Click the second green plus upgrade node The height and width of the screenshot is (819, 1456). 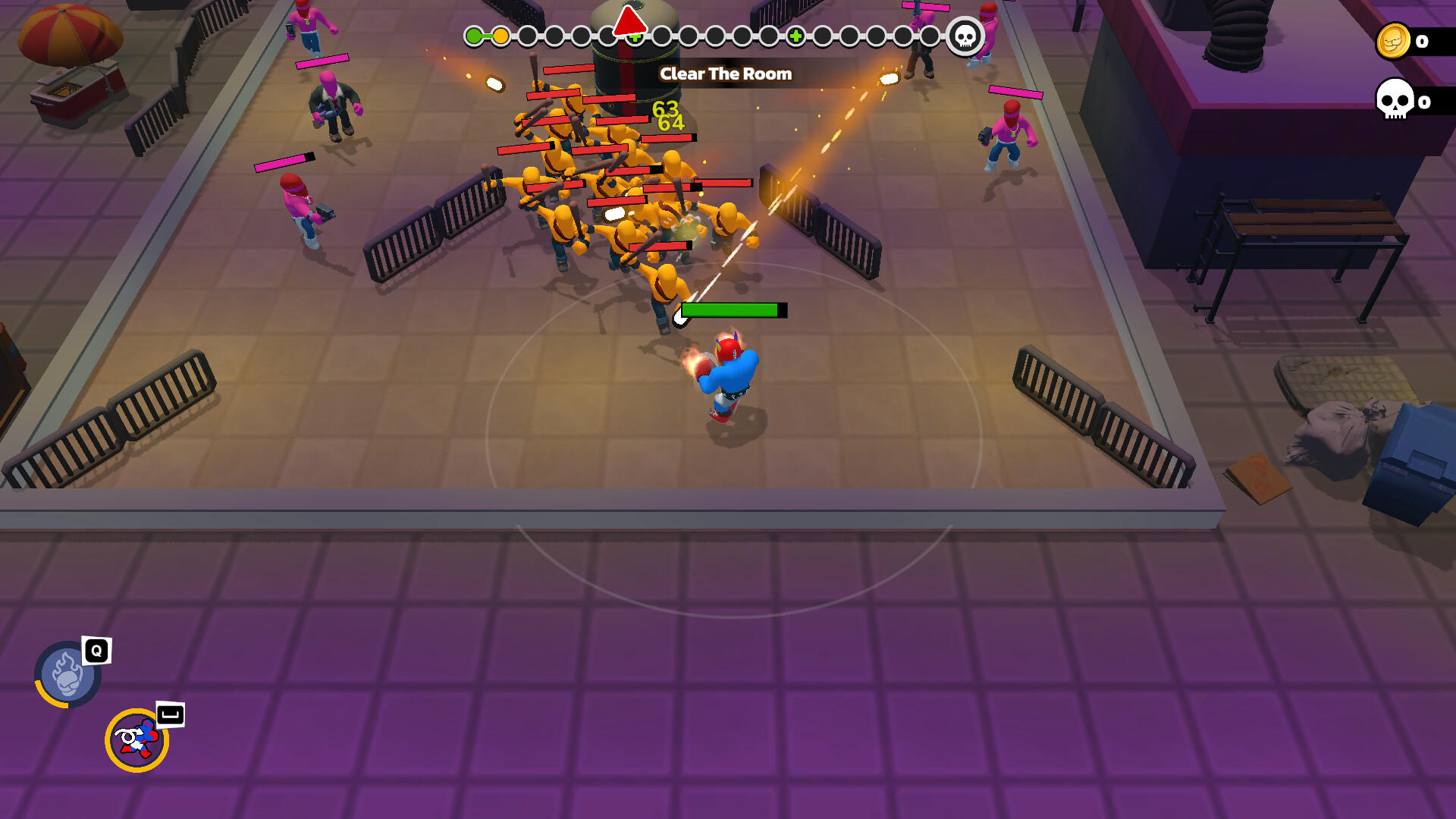[x=795, y=34]
